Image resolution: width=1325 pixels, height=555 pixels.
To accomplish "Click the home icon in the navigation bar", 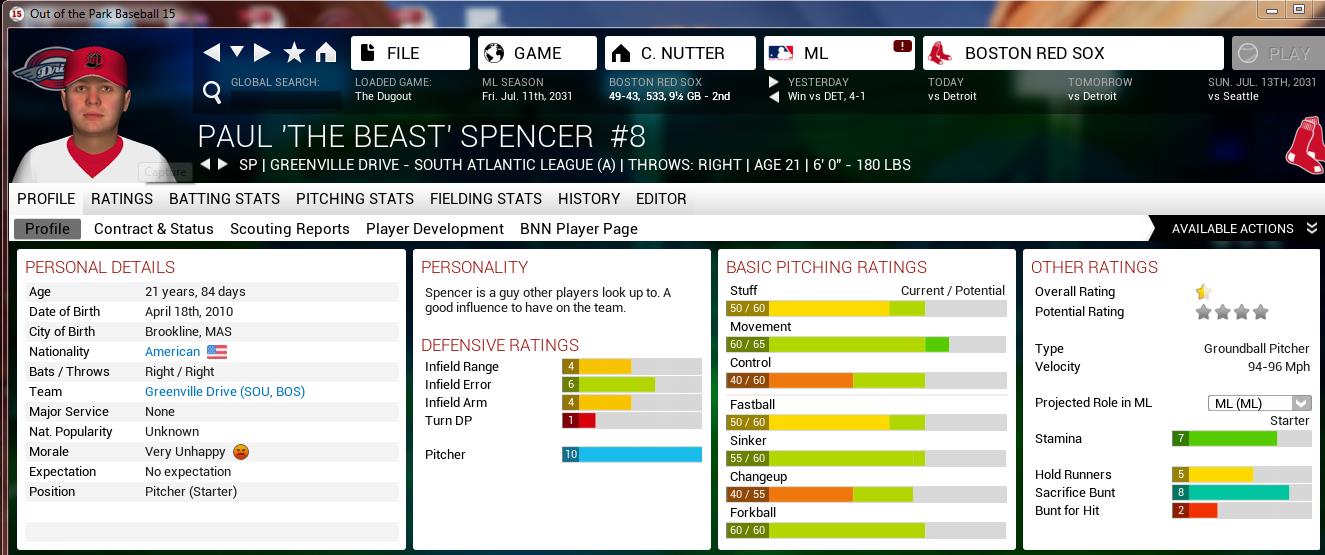I will coord(326,53).
